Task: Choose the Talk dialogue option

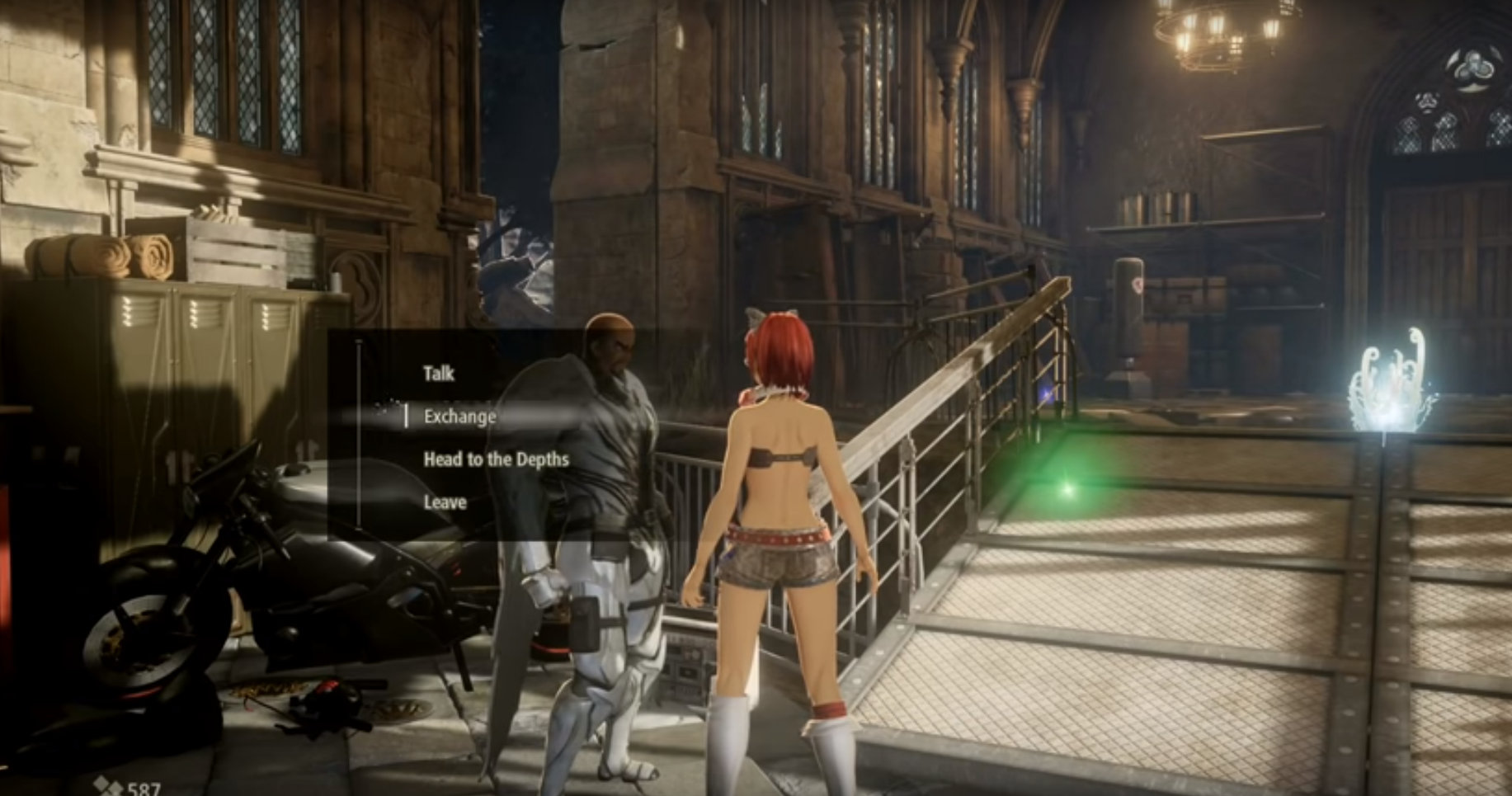Action: click(x=438, y=374)
